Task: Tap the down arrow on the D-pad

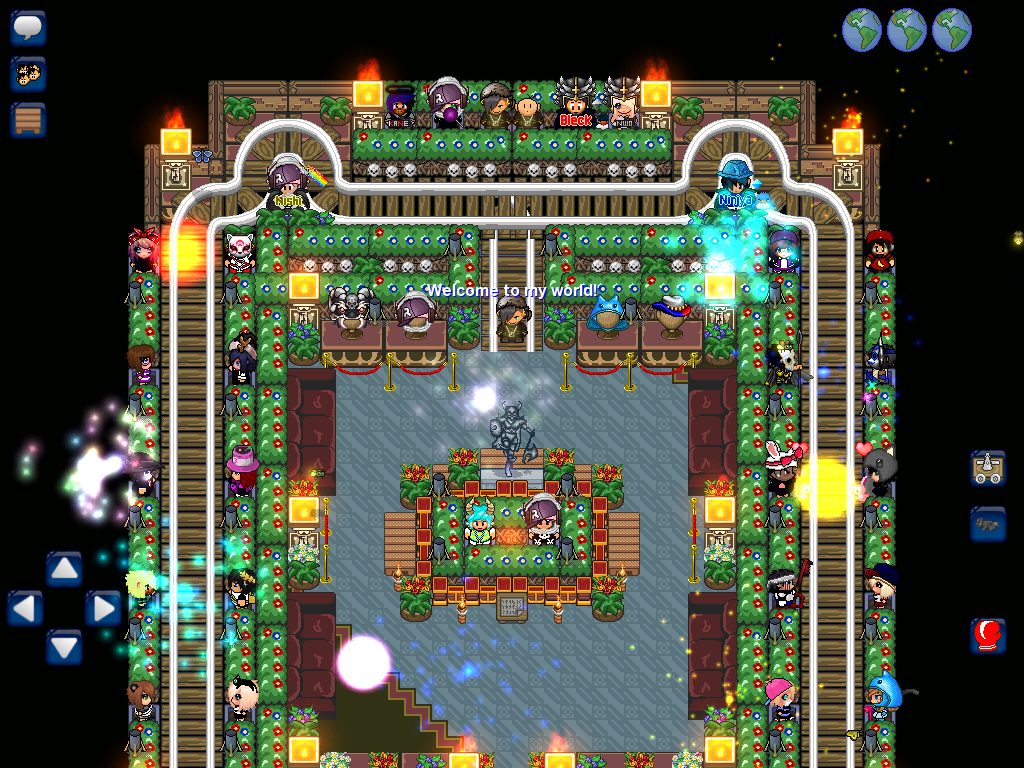Action: (x=64, y=647)
